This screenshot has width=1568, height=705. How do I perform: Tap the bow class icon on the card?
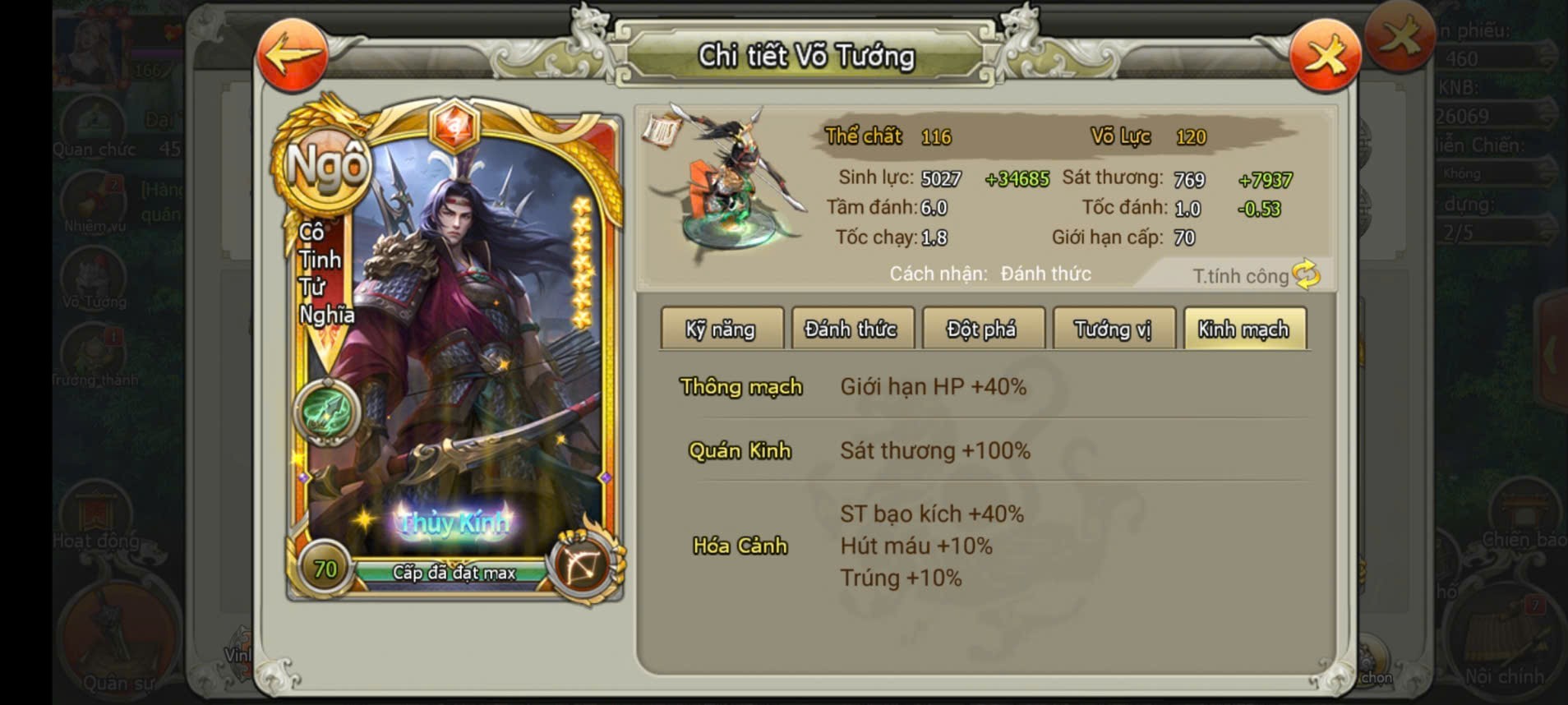582,564
